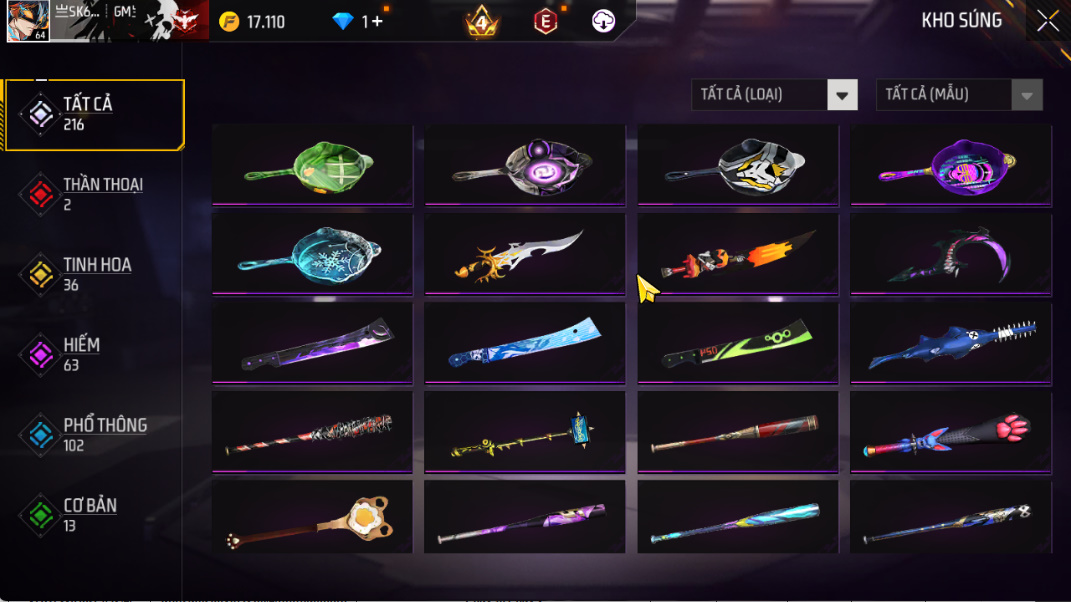This screenshot has width=1071, height=602.
Task: Pick the purple scythe skin
Action: pyautogui.click(x=950, y=253)
